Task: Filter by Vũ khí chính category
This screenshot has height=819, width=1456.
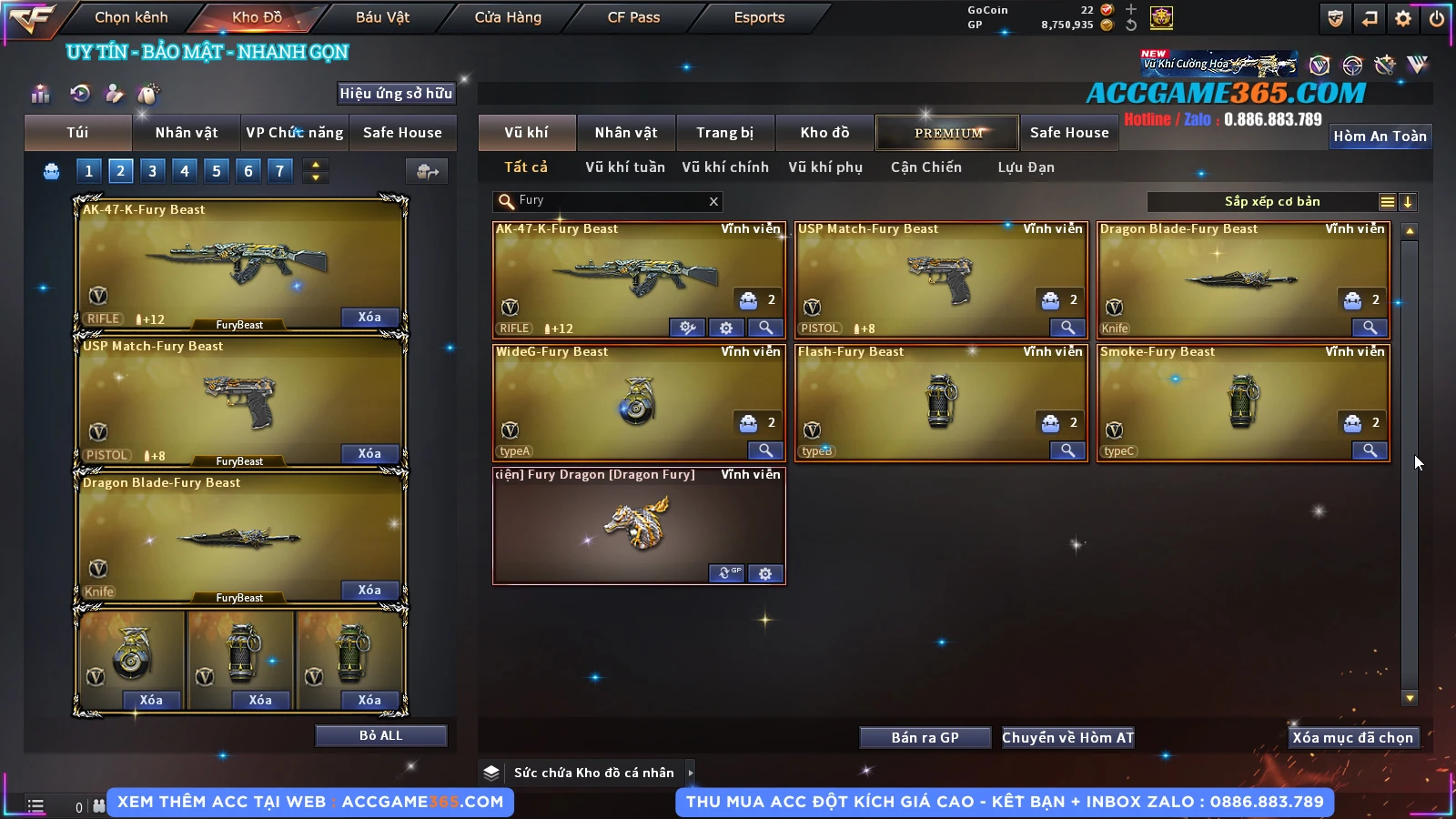Action: 725,167
